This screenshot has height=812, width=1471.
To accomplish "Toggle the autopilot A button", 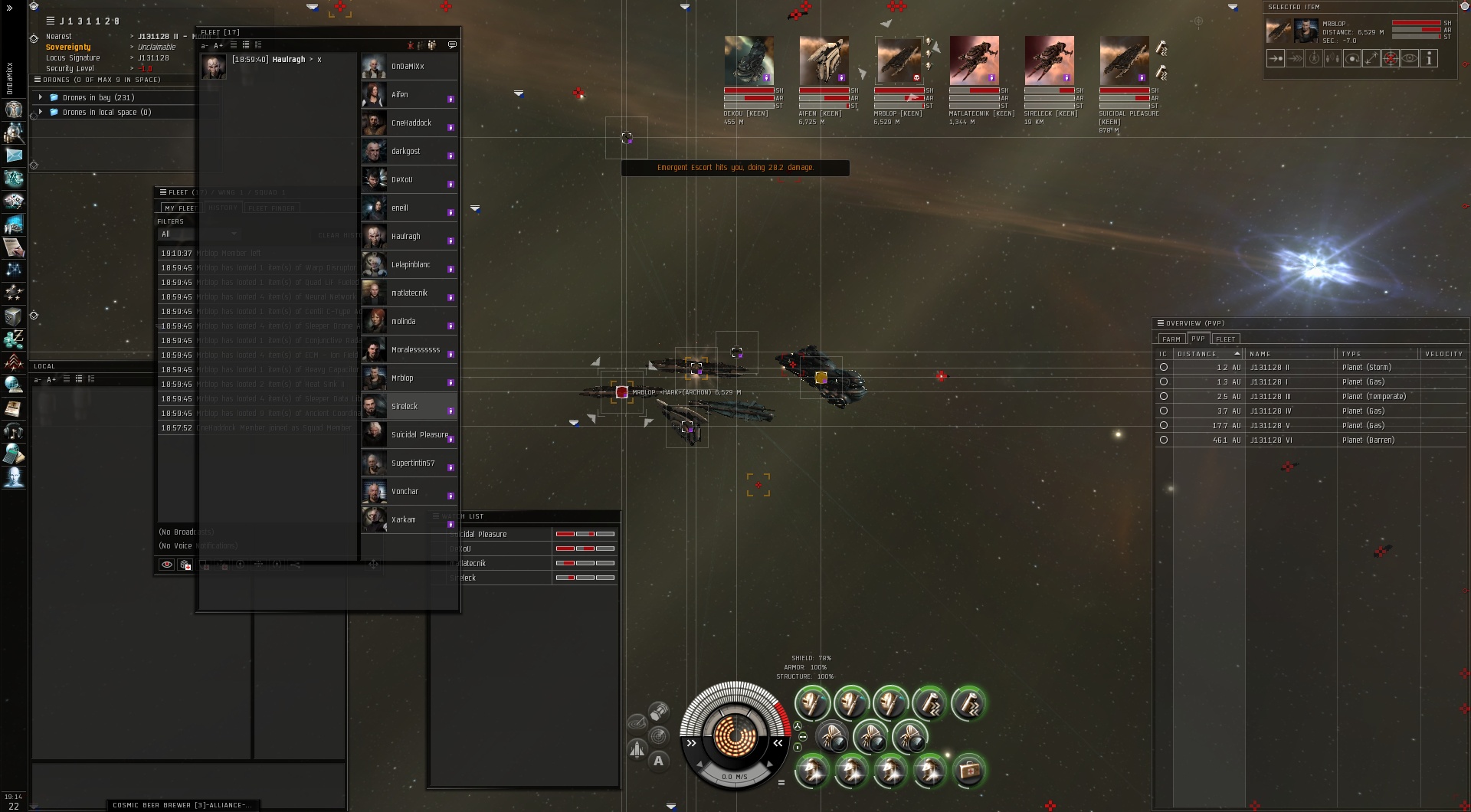I will (658, 761).
